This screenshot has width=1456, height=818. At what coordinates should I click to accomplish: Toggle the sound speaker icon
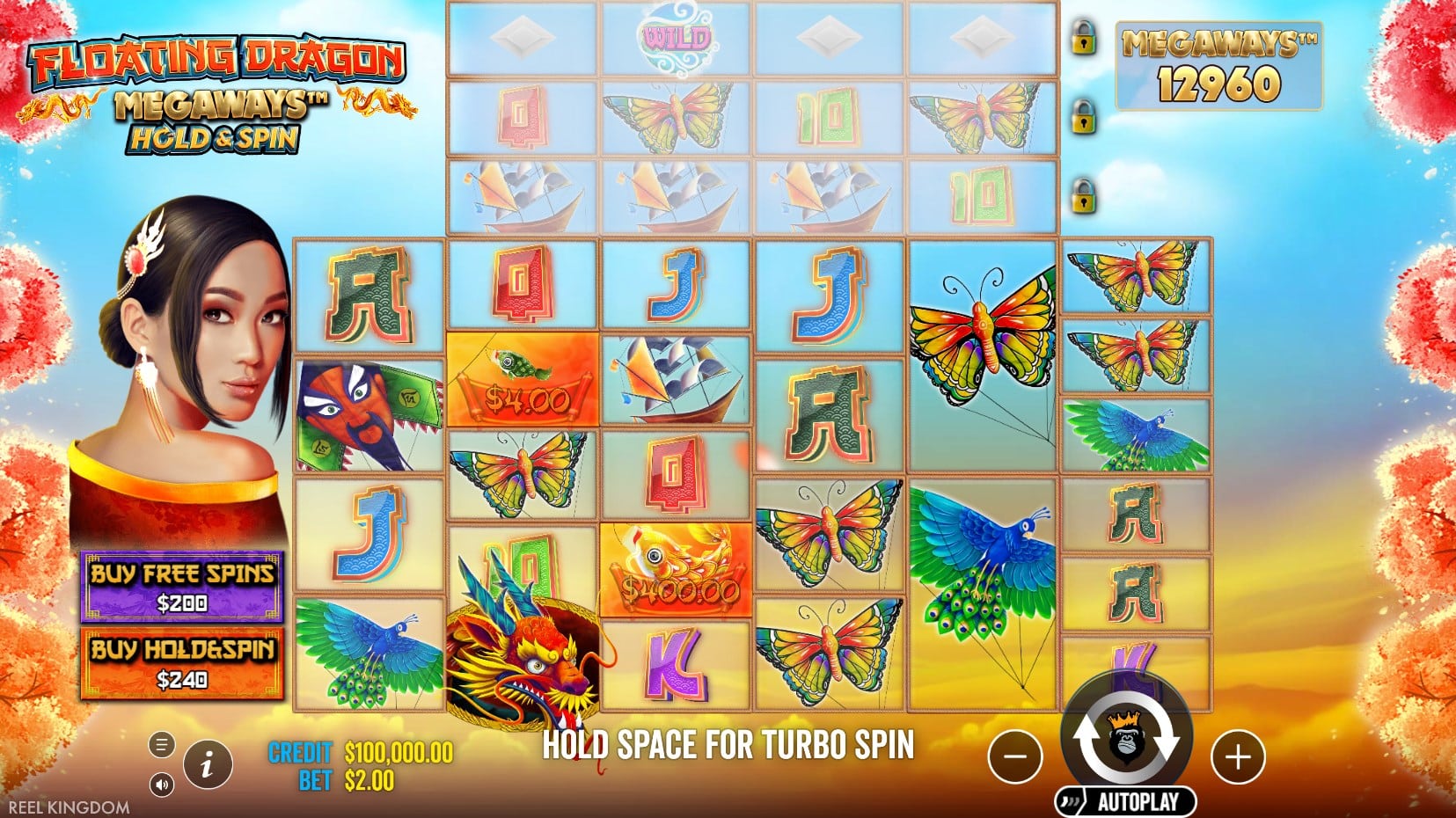point(161,784)
